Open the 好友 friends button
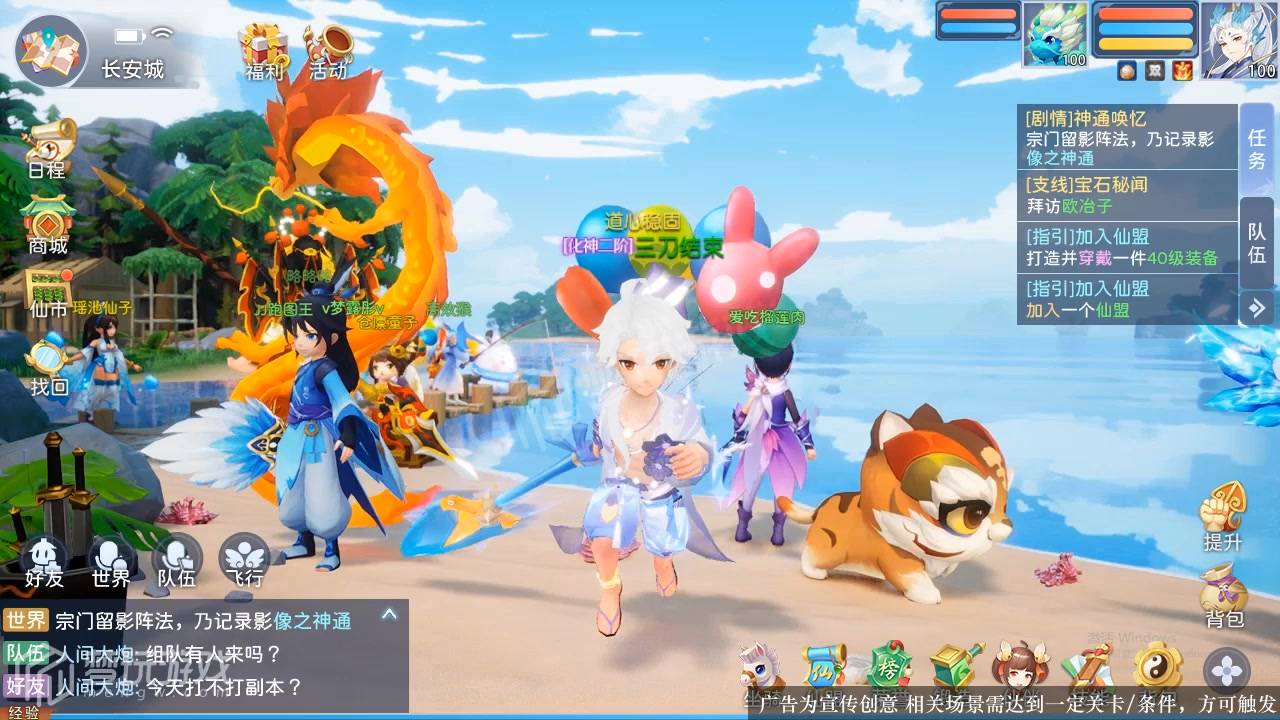 45,561
